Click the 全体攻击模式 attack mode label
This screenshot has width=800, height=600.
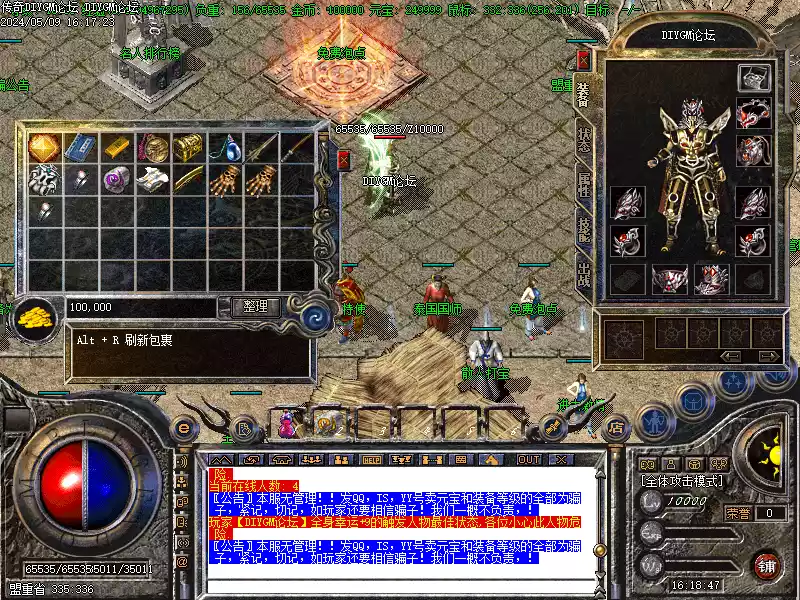pos(682,481)
